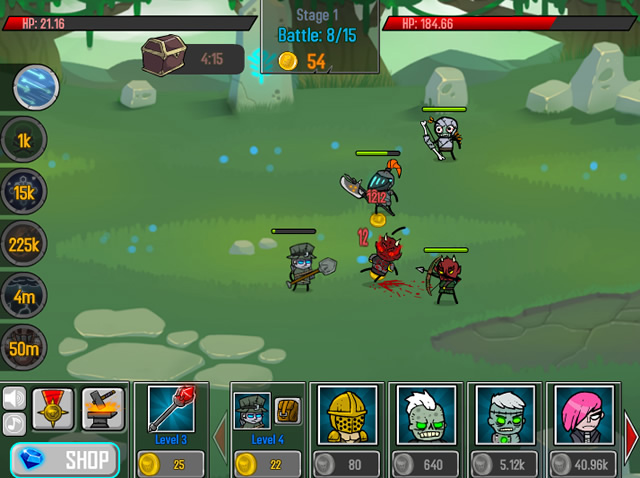
Task: Open the red medal achievements button
Action: pyautogui.click(x=53, y=409)
